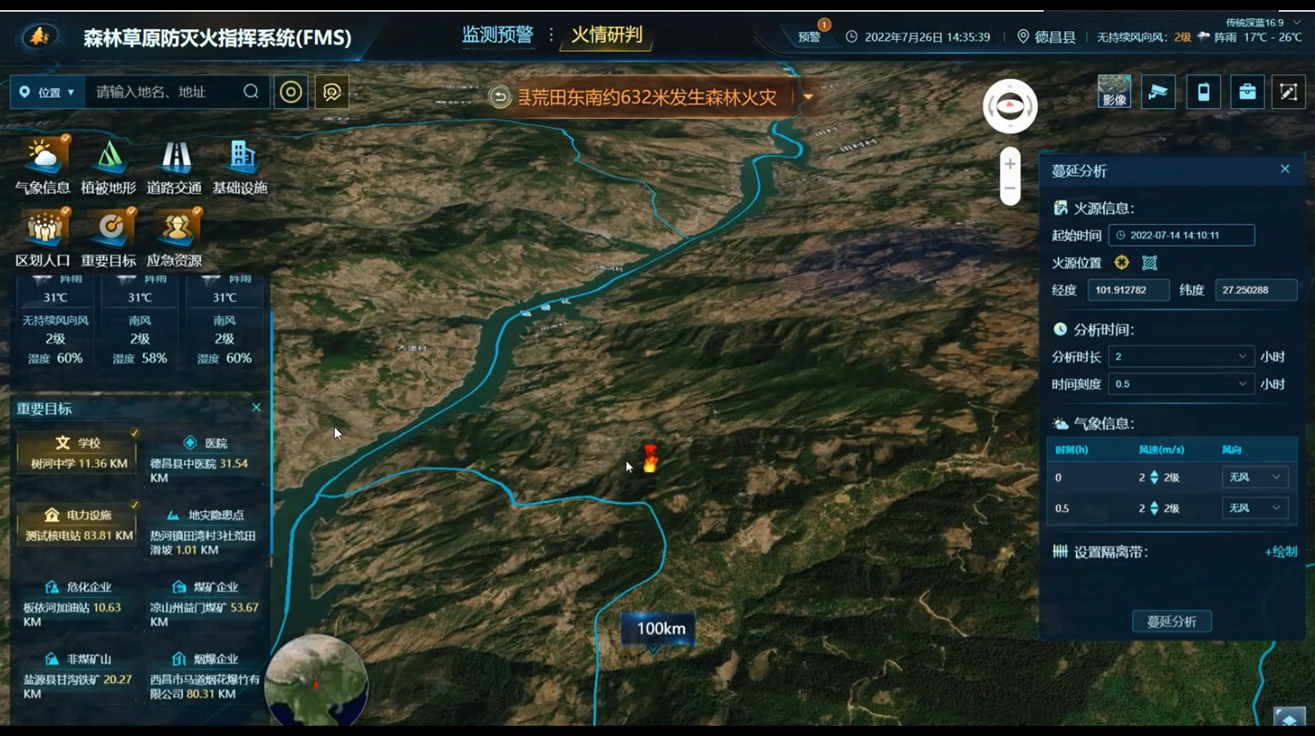The image size is (1315, 736).
Task: Open the 区划人口 population icon
Action: pos(43,239)
